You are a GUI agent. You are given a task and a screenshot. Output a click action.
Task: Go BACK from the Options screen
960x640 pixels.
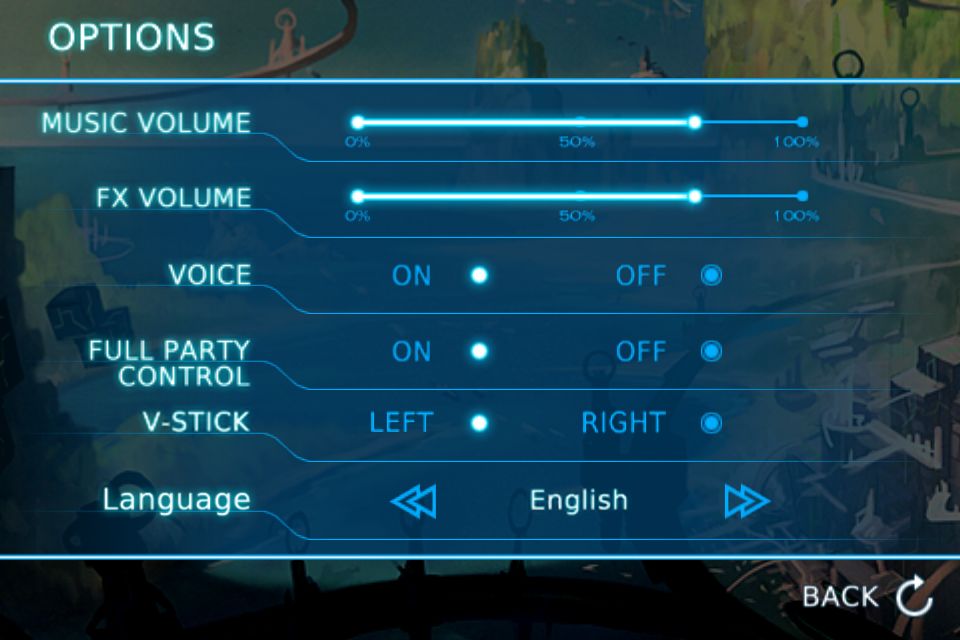(x=867, y=597)
